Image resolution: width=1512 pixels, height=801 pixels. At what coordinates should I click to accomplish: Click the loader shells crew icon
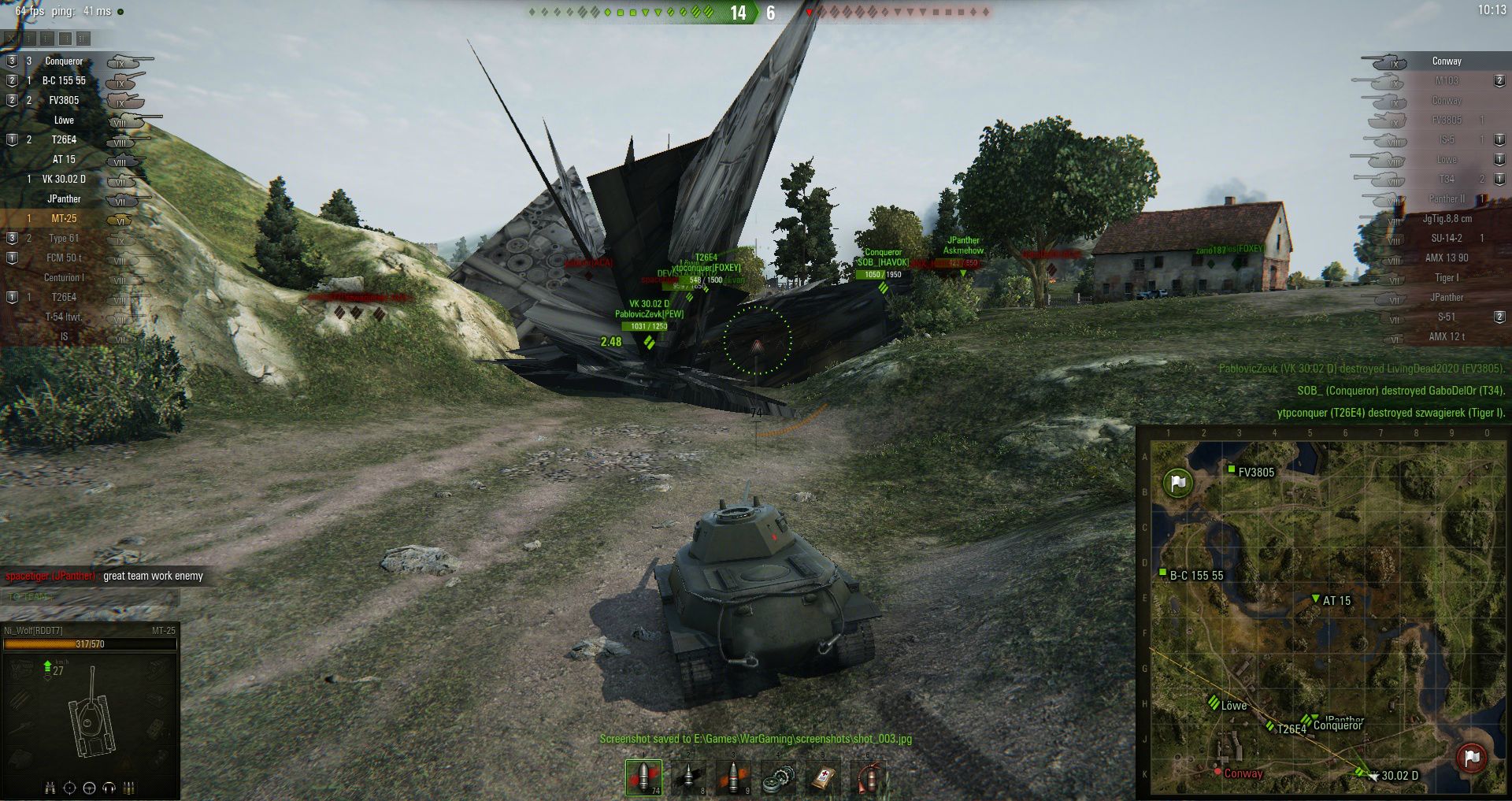(x=129, y=788)
